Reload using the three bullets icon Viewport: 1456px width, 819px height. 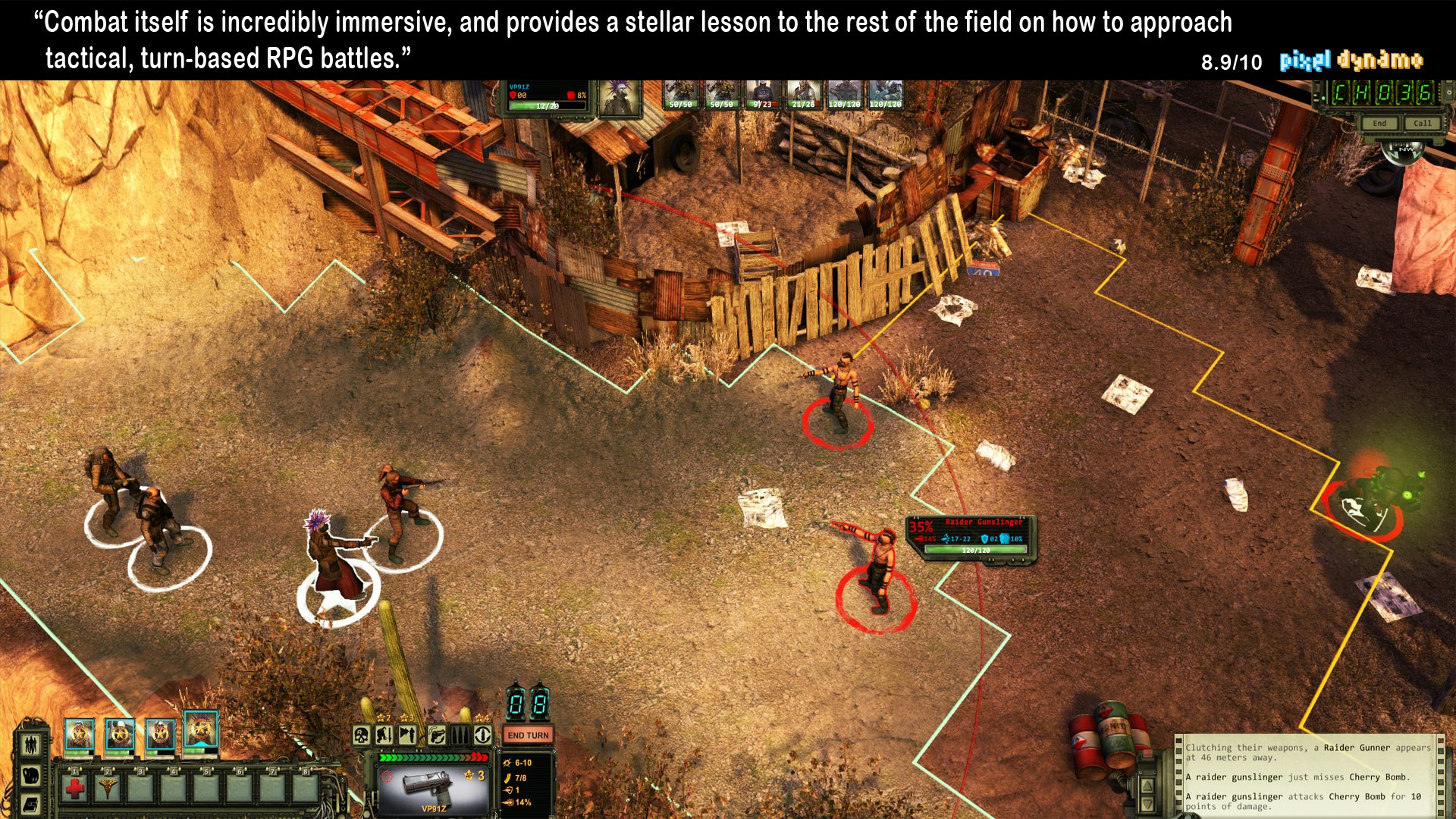460,735
